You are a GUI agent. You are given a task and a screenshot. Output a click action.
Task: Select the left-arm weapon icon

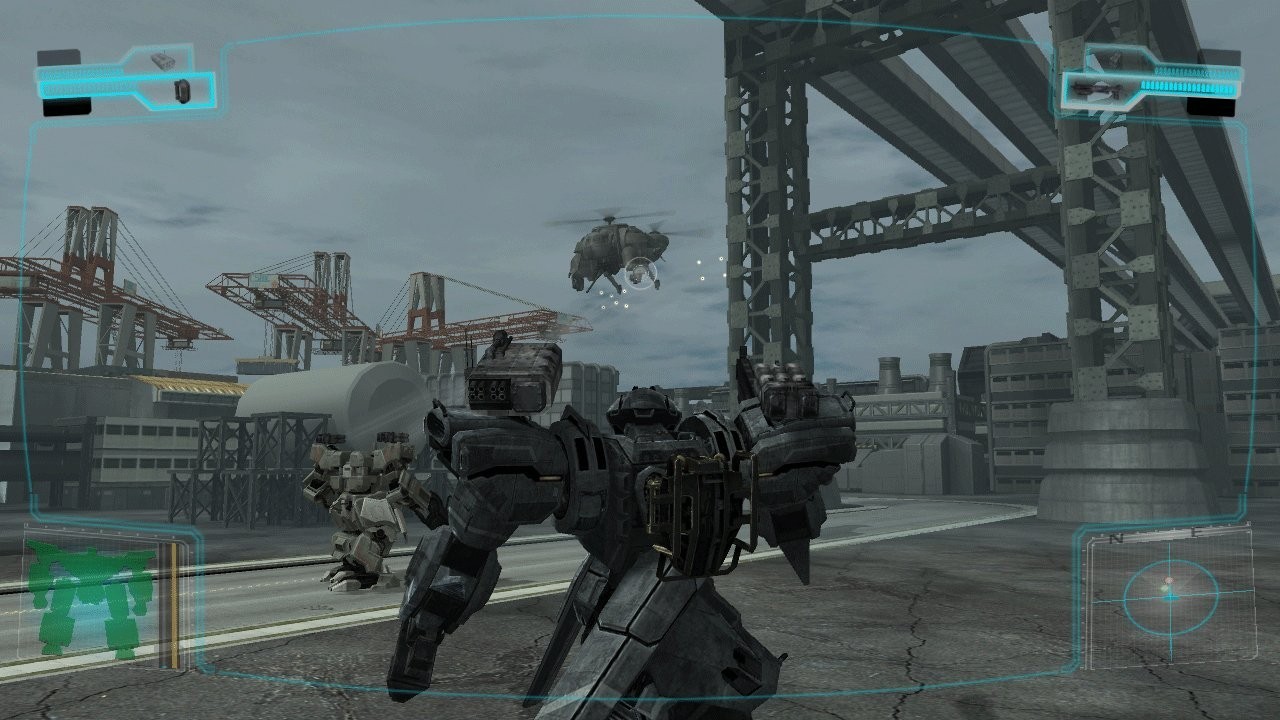[x=182, y=90]
